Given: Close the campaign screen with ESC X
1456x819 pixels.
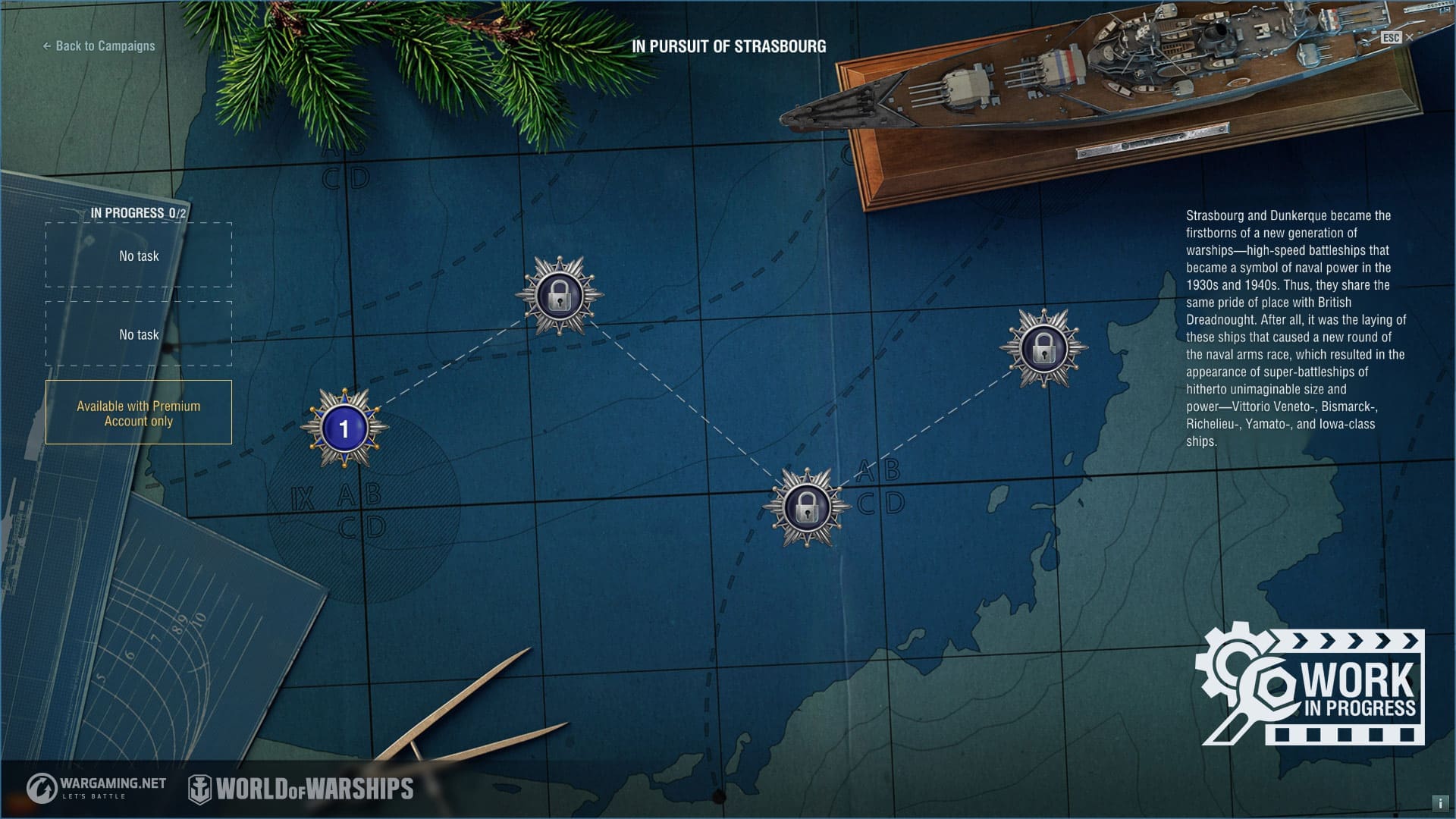Looking at the screenshot, I should [x=1408, y=37].
